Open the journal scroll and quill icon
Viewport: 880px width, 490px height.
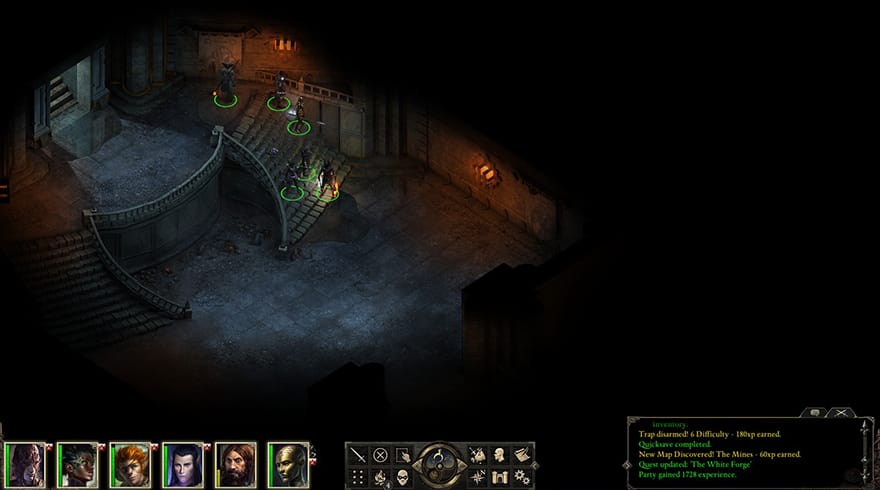520,454
